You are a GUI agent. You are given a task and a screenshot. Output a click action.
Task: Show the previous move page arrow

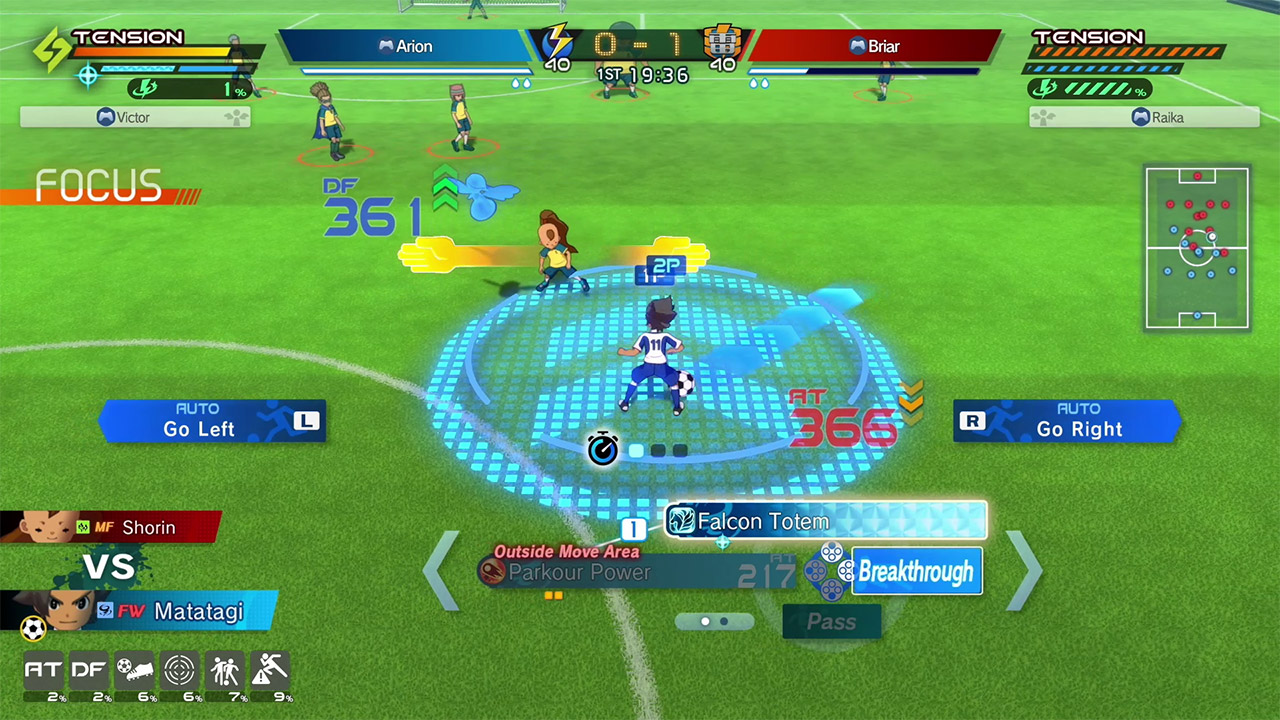click(441, 571)
